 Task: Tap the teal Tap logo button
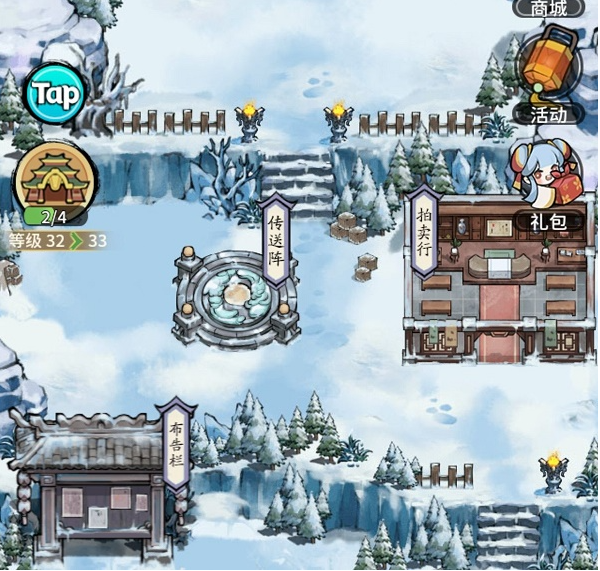[x=54, y=94]
